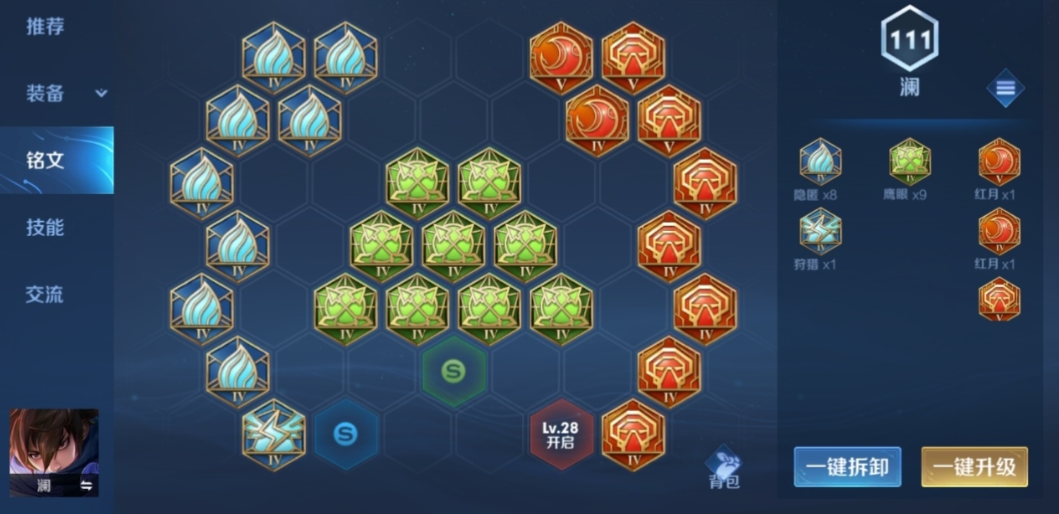Tap the 一键升级 upgrade-all button
Viewport: 1059px width, 514px height.
[x=974, y=467]
